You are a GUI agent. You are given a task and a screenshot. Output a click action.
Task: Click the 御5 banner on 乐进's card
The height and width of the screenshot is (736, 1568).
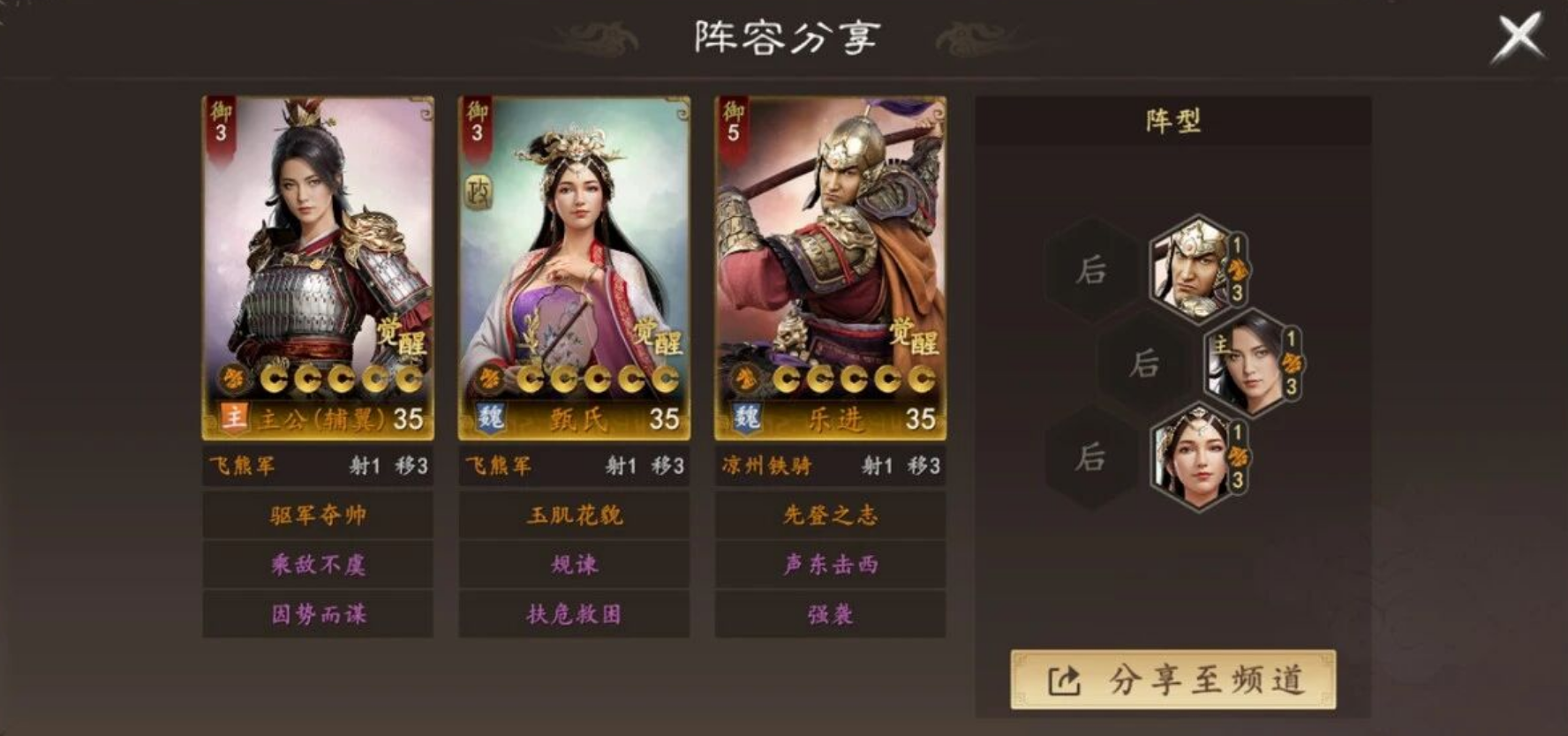[x=734, y=122]
